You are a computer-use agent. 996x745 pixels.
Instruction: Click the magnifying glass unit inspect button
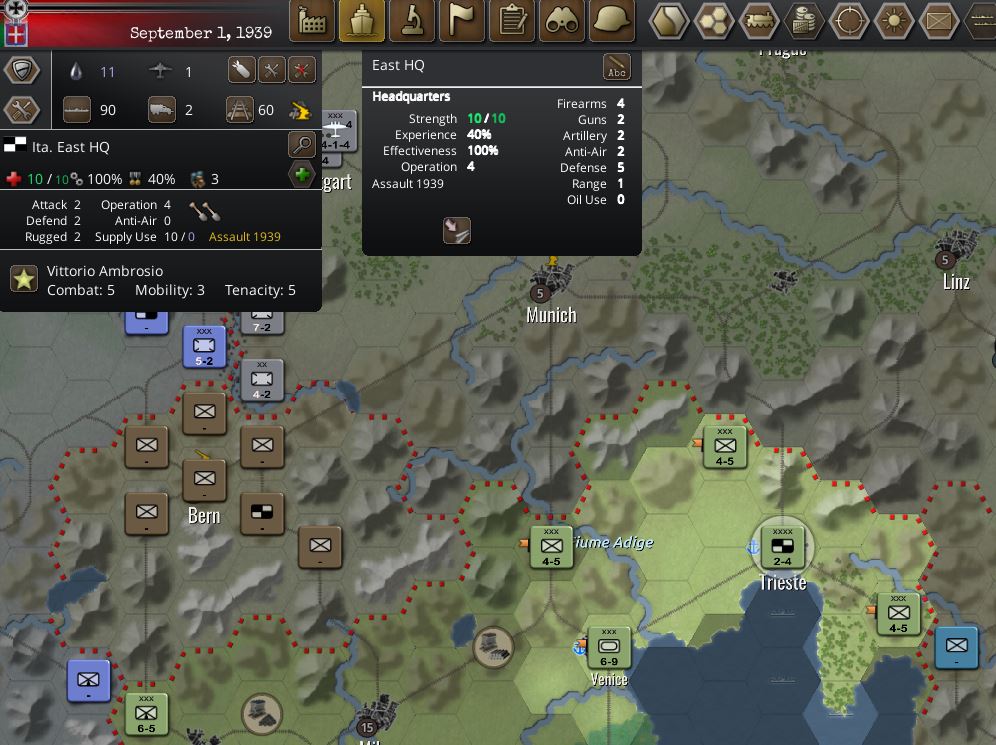302,145
